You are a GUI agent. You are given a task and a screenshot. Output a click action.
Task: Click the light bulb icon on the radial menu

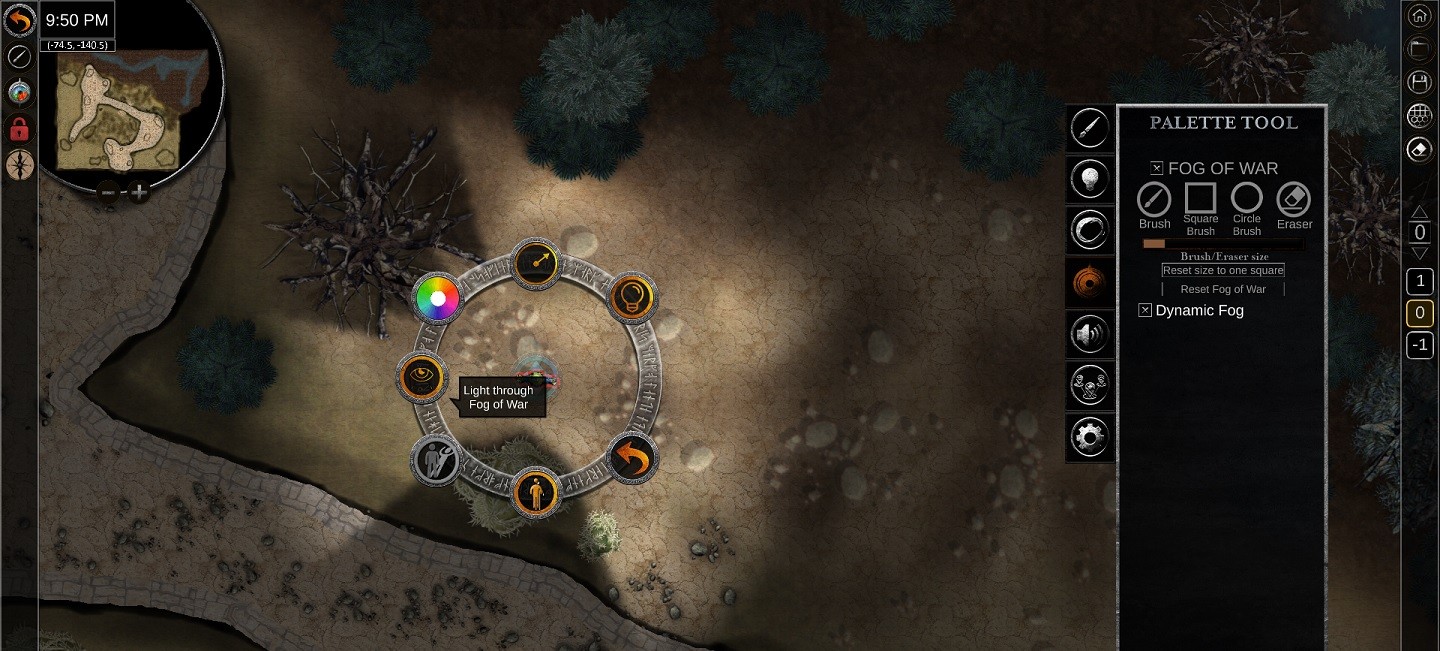(632, 296)
